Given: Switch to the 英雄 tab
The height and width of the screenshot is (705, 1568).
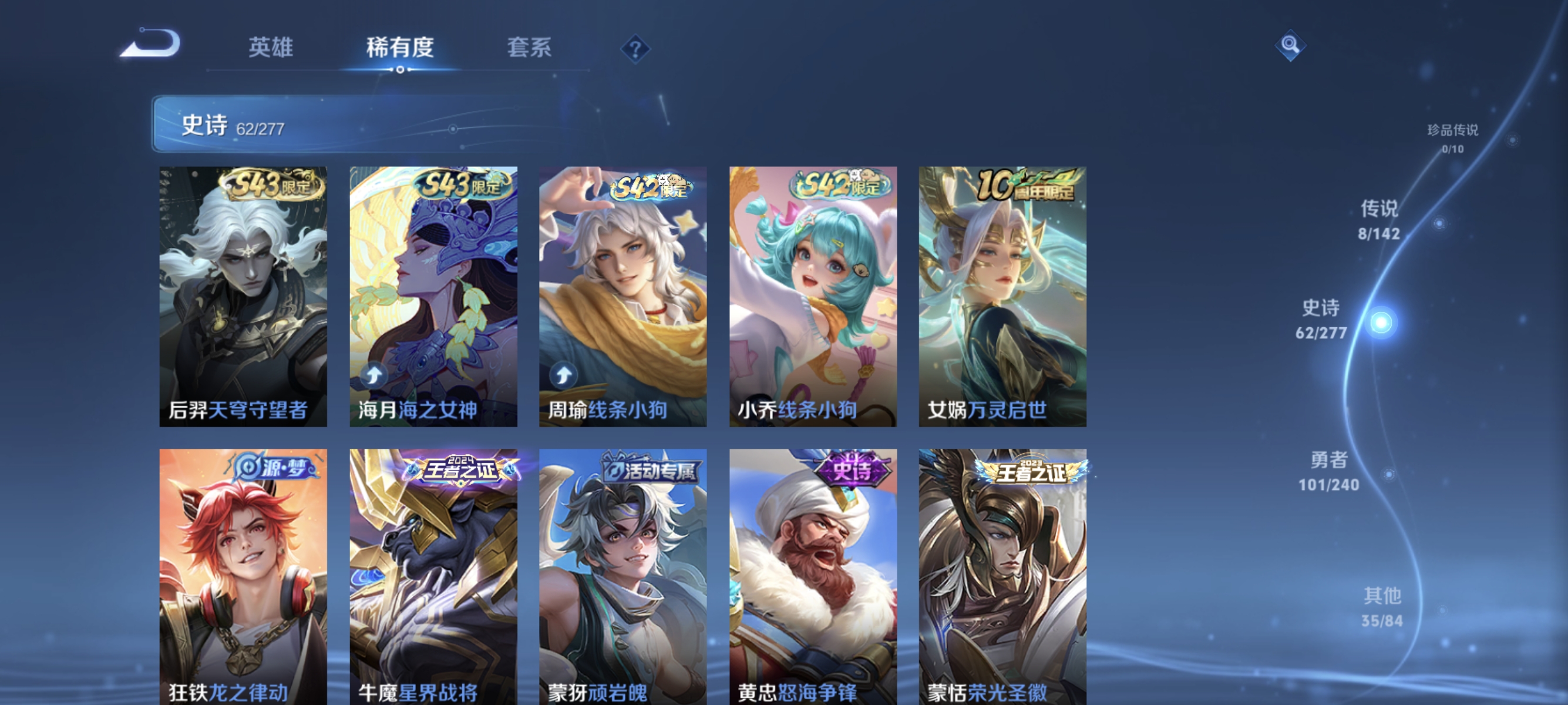Looking at the screenshot, I should coord(270,49).
